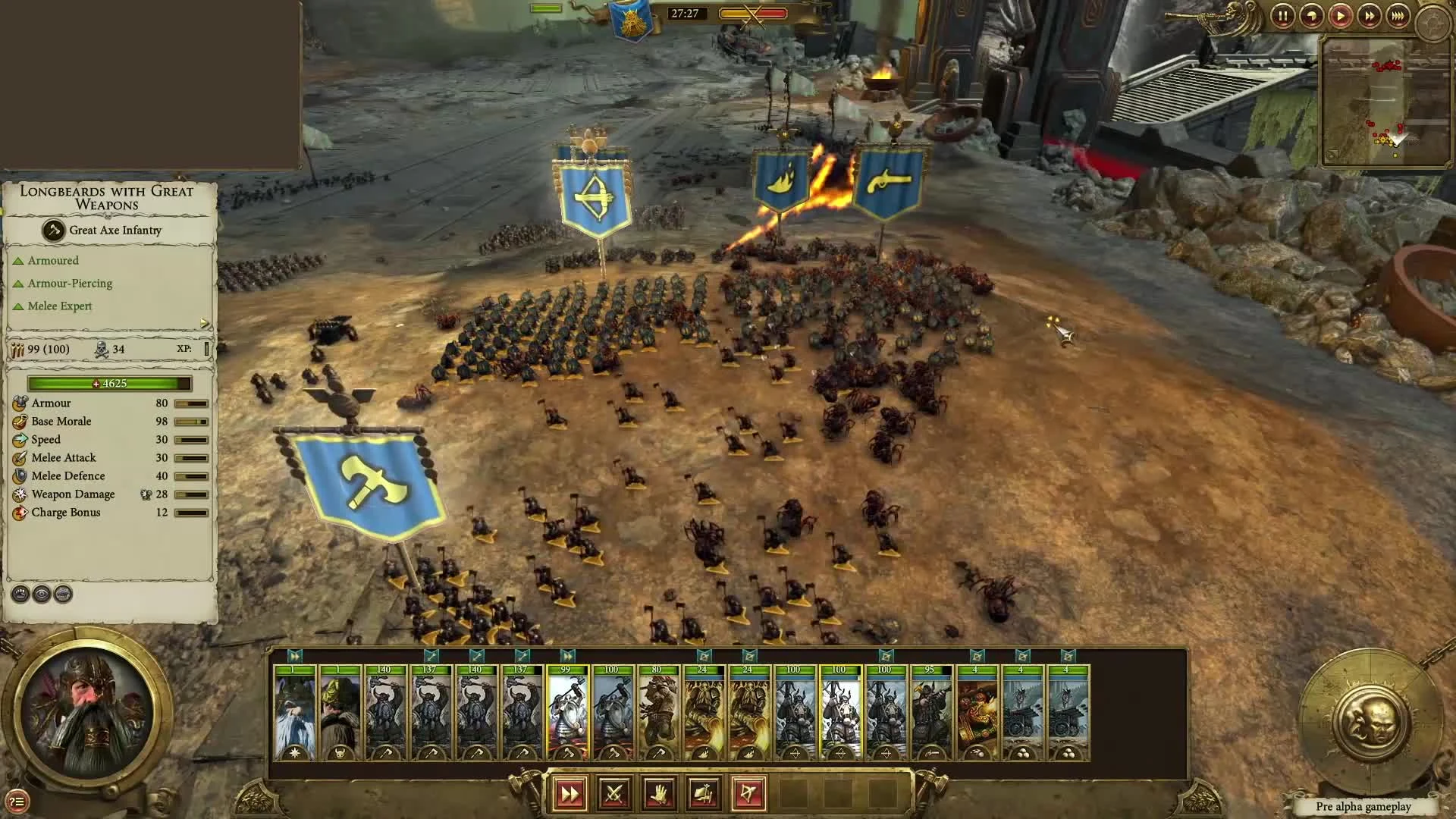
Task: Toggle melee mode with crossed swords icon
Action: pyautogui.click(x=614, y=793)
